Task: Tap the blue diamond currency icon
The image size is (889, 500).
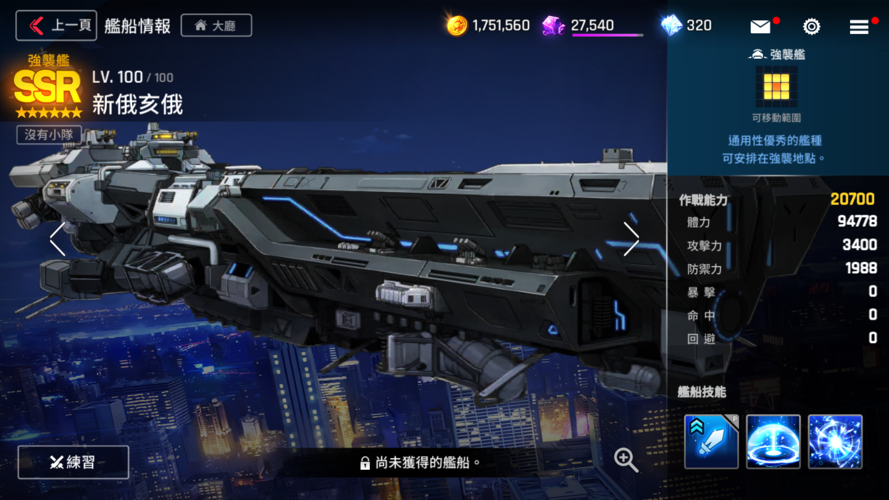Action: 671,25
